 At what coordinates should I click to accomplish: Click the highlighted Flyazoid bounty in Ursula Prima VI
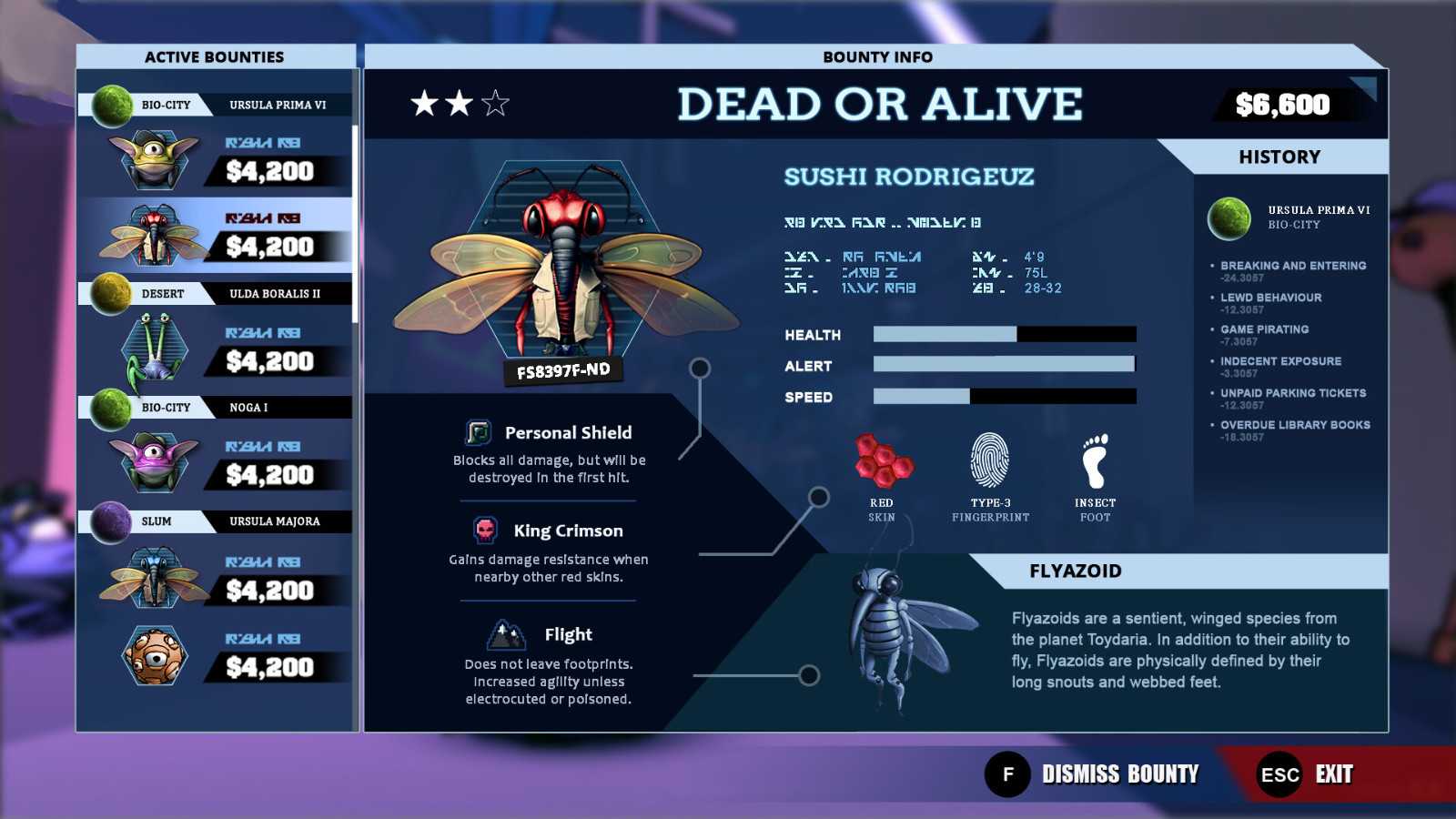[217, 235]
